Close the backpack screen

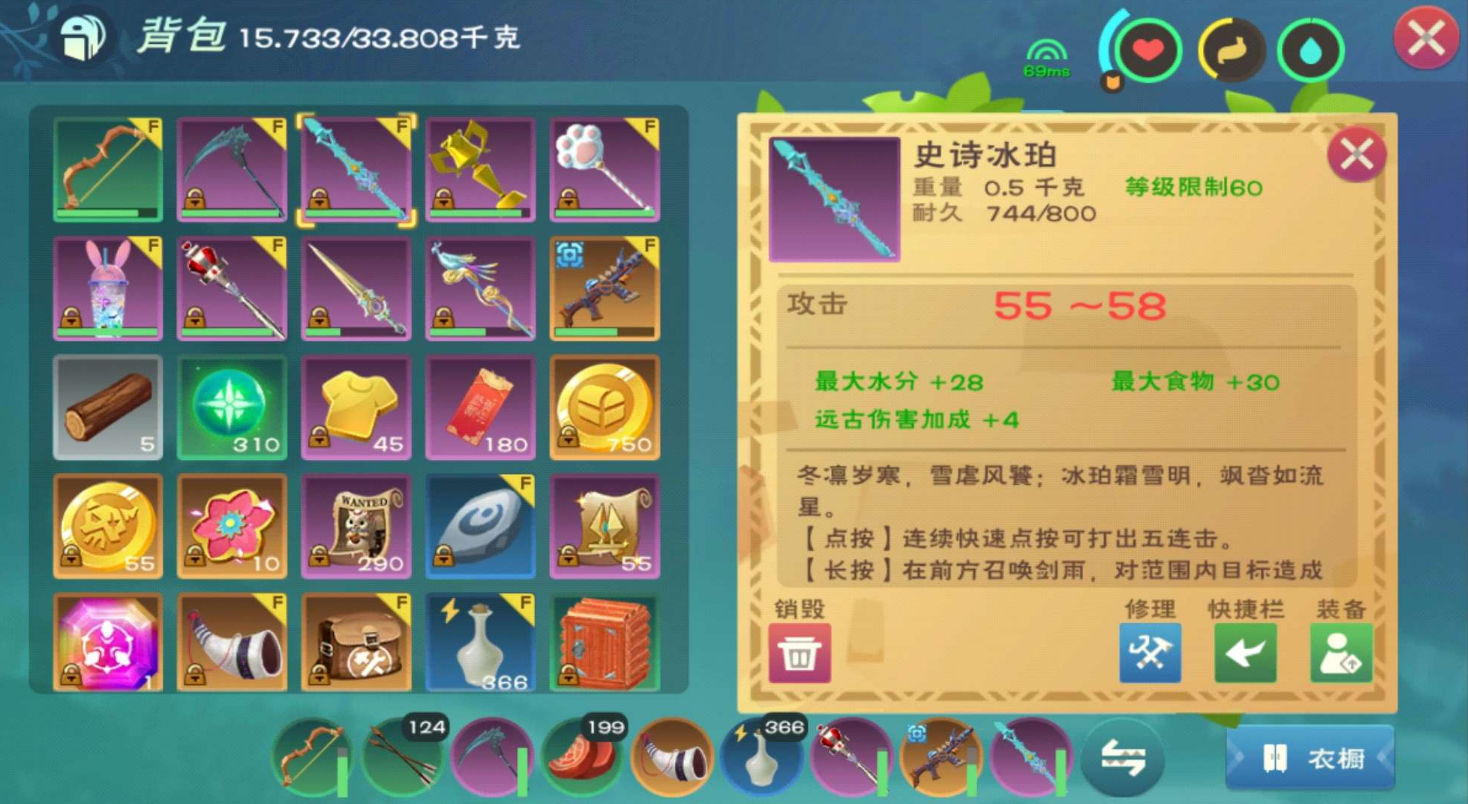click(1427, 33)
